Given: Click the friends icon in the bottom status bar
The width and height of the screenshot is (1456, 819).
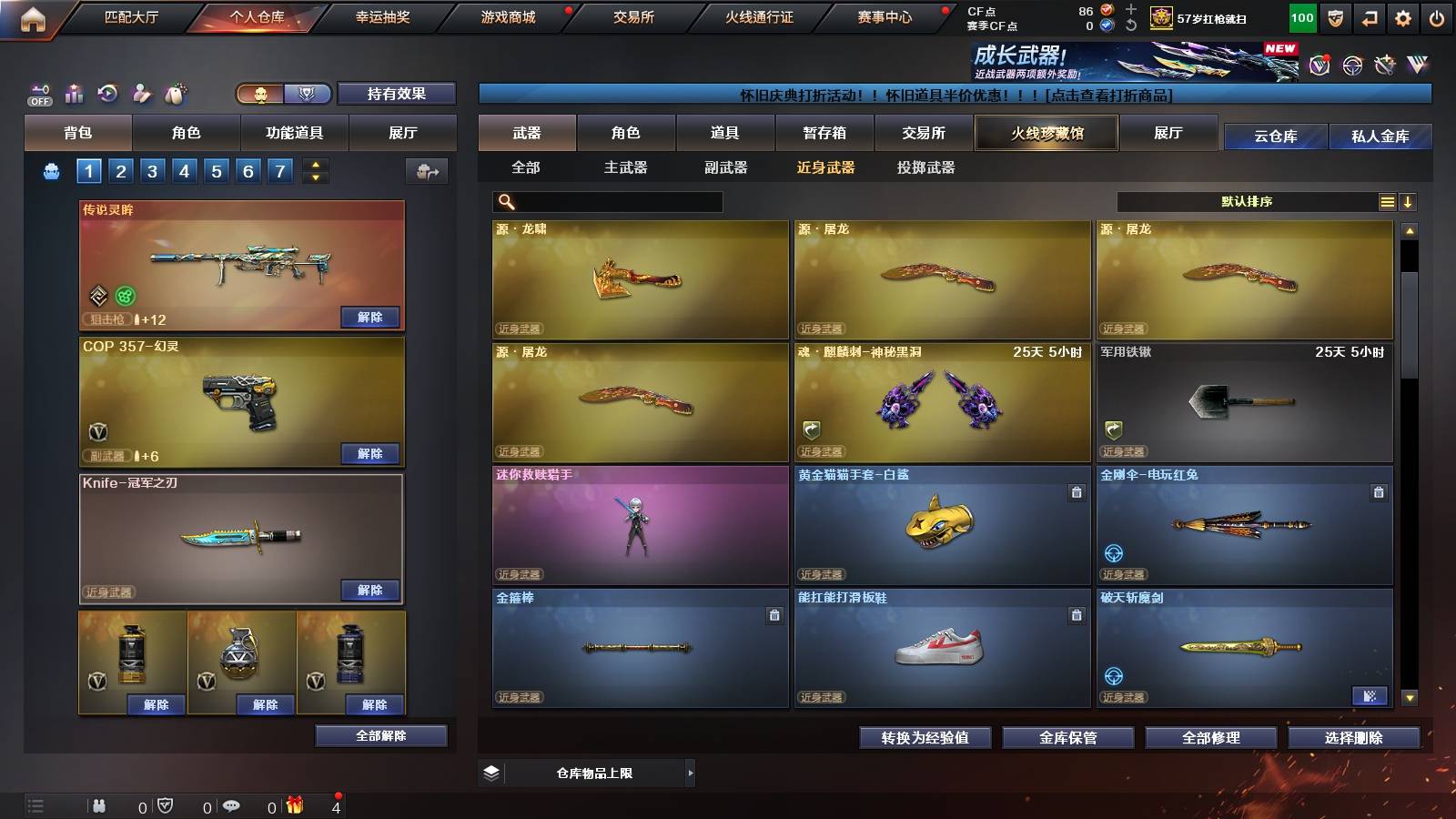Looking at the screenshot, I should [98, 805].
